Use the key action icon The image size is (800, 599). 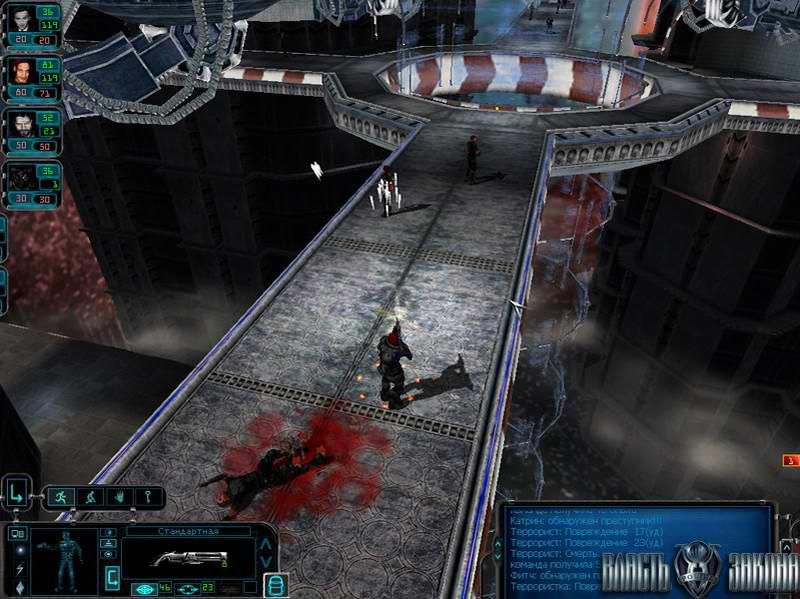coord(146,496)
